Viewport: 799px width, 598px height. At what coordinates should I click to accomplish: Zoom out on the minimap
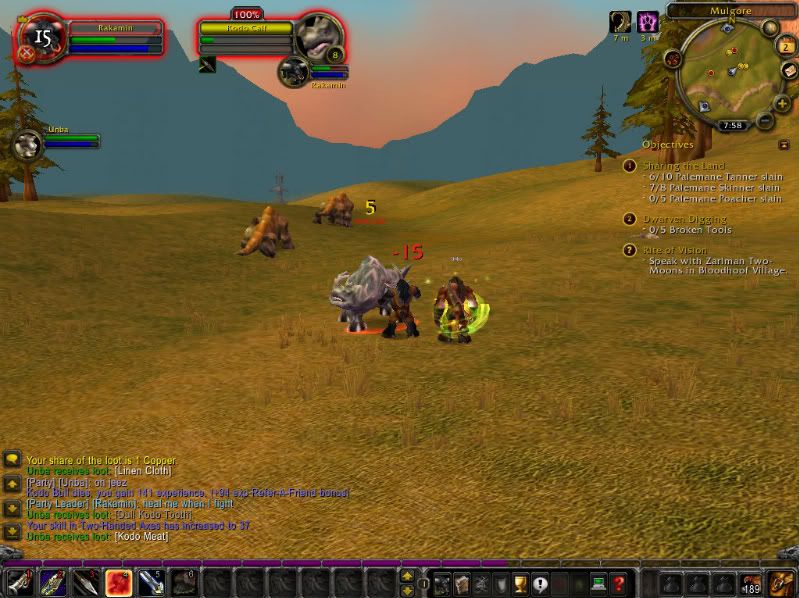[765, 120]
